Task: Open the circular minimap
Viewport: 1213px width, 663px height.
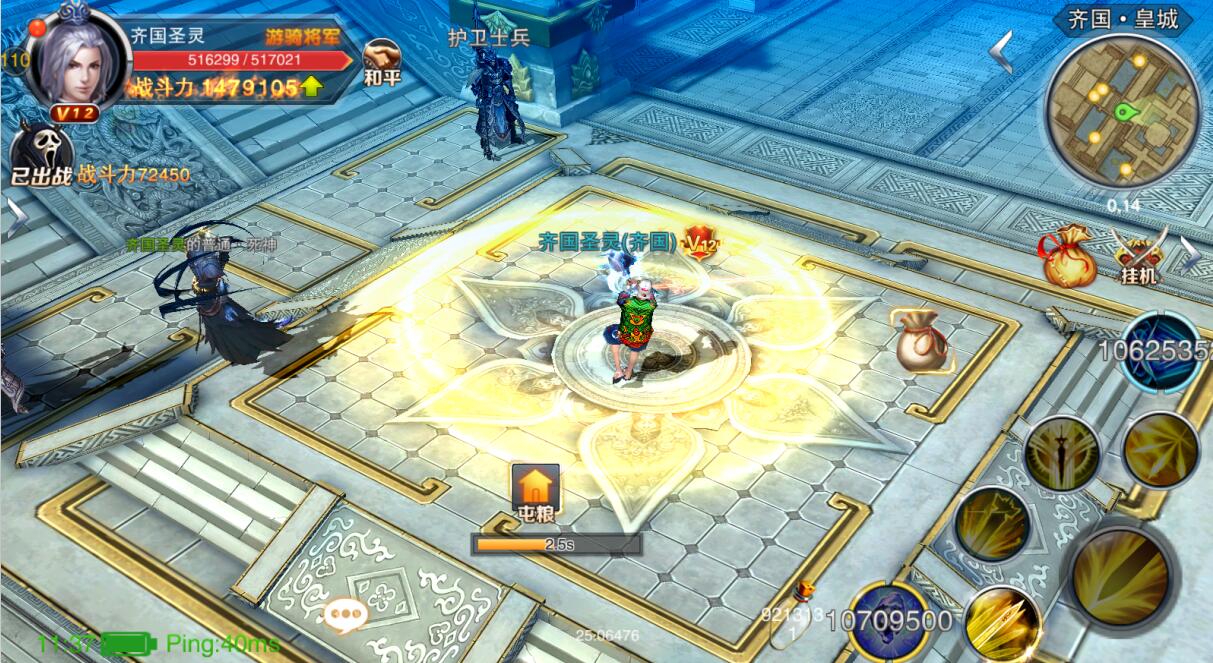Action: tap(1121, 112)
